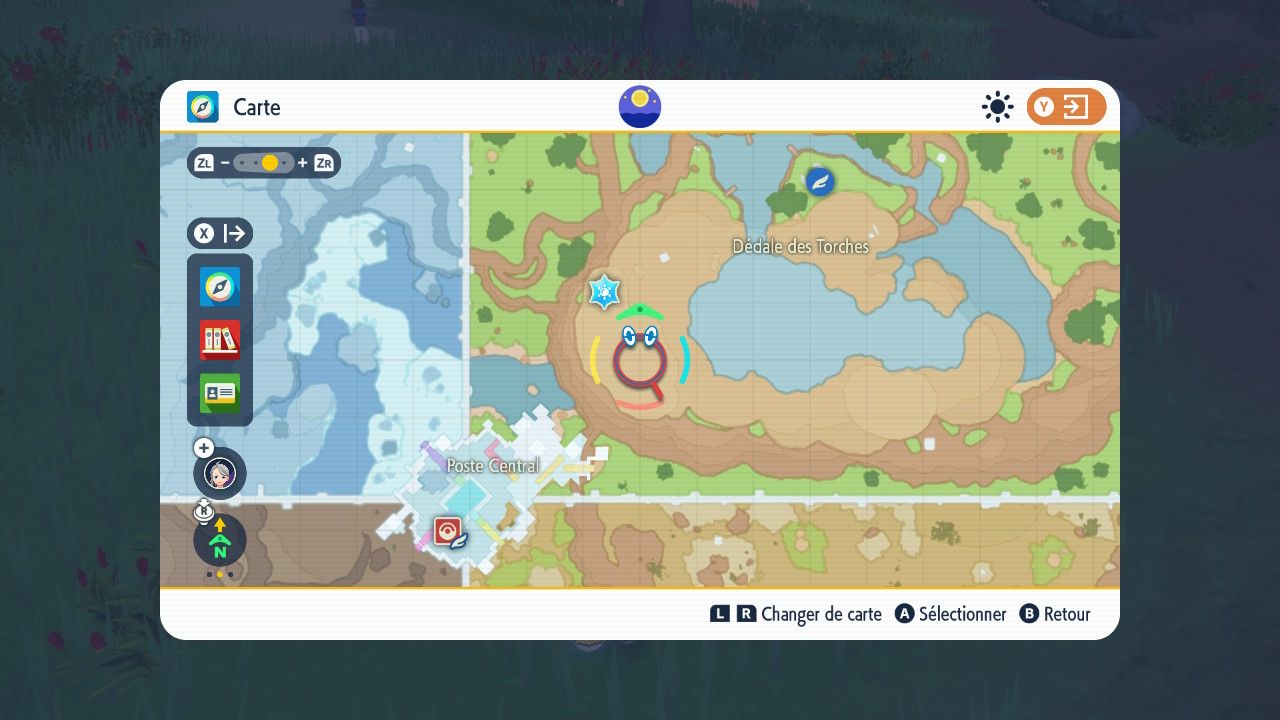Open the compass map app icon in the side panel
1280x720 pixels.
click(x=220, y=287)
